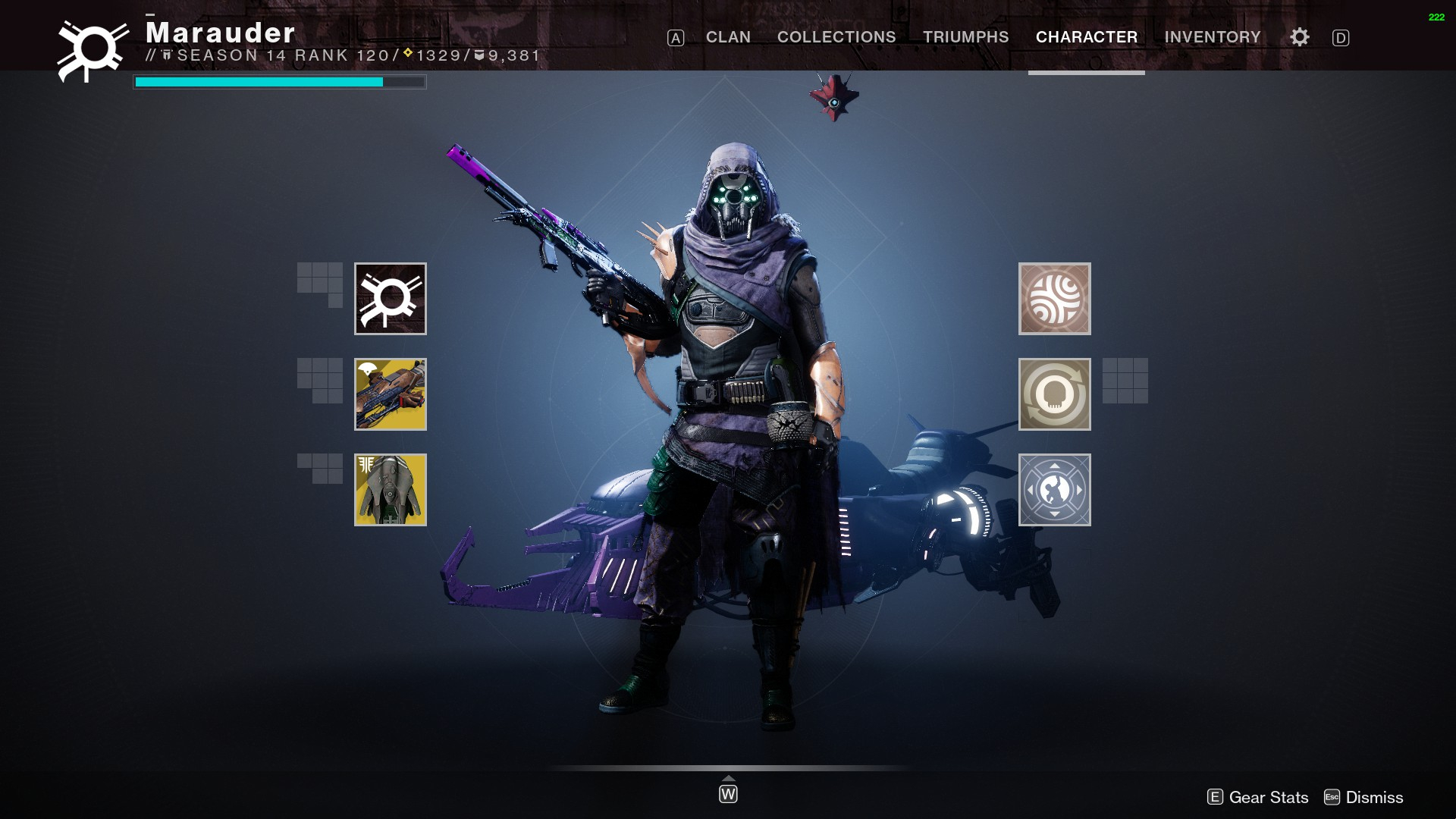Screen dimensions: 1456x819
Task: Open the Clan tab
Action: point(728,37)
